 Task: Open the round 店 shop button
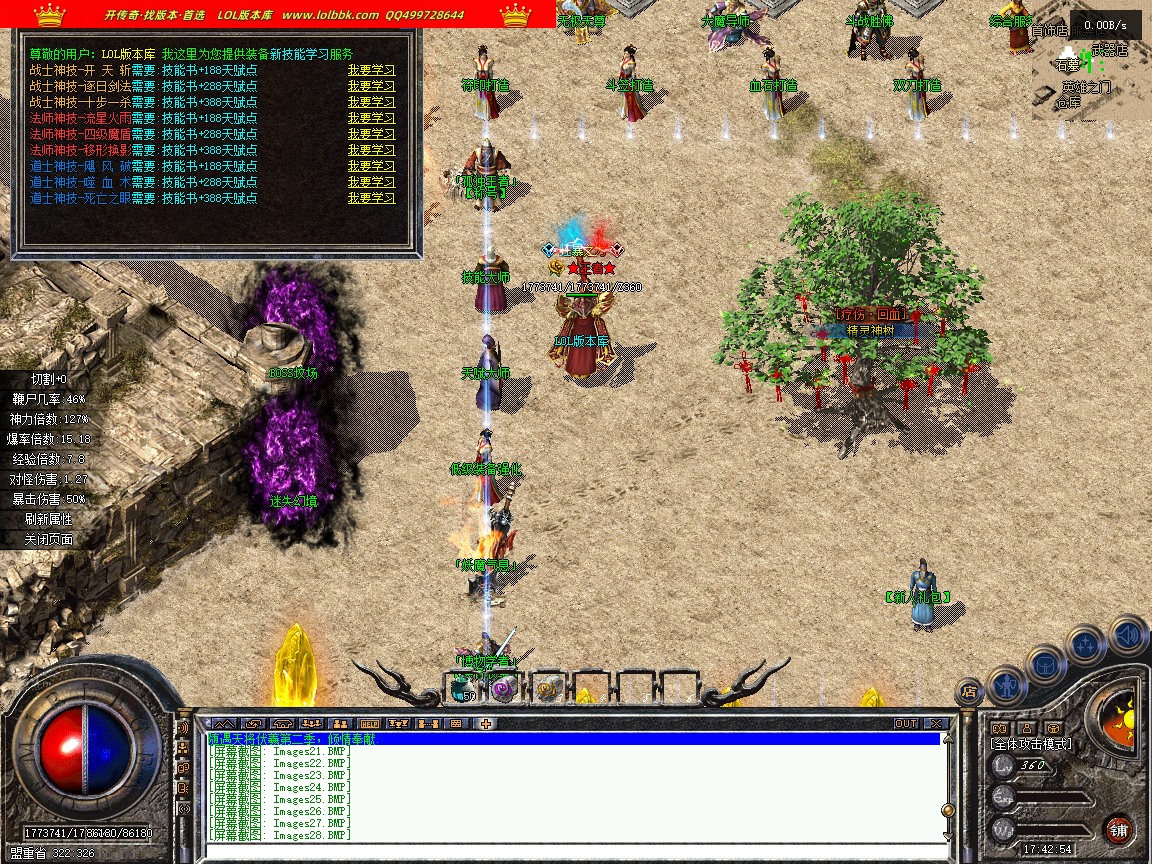(x=968, y=690)
